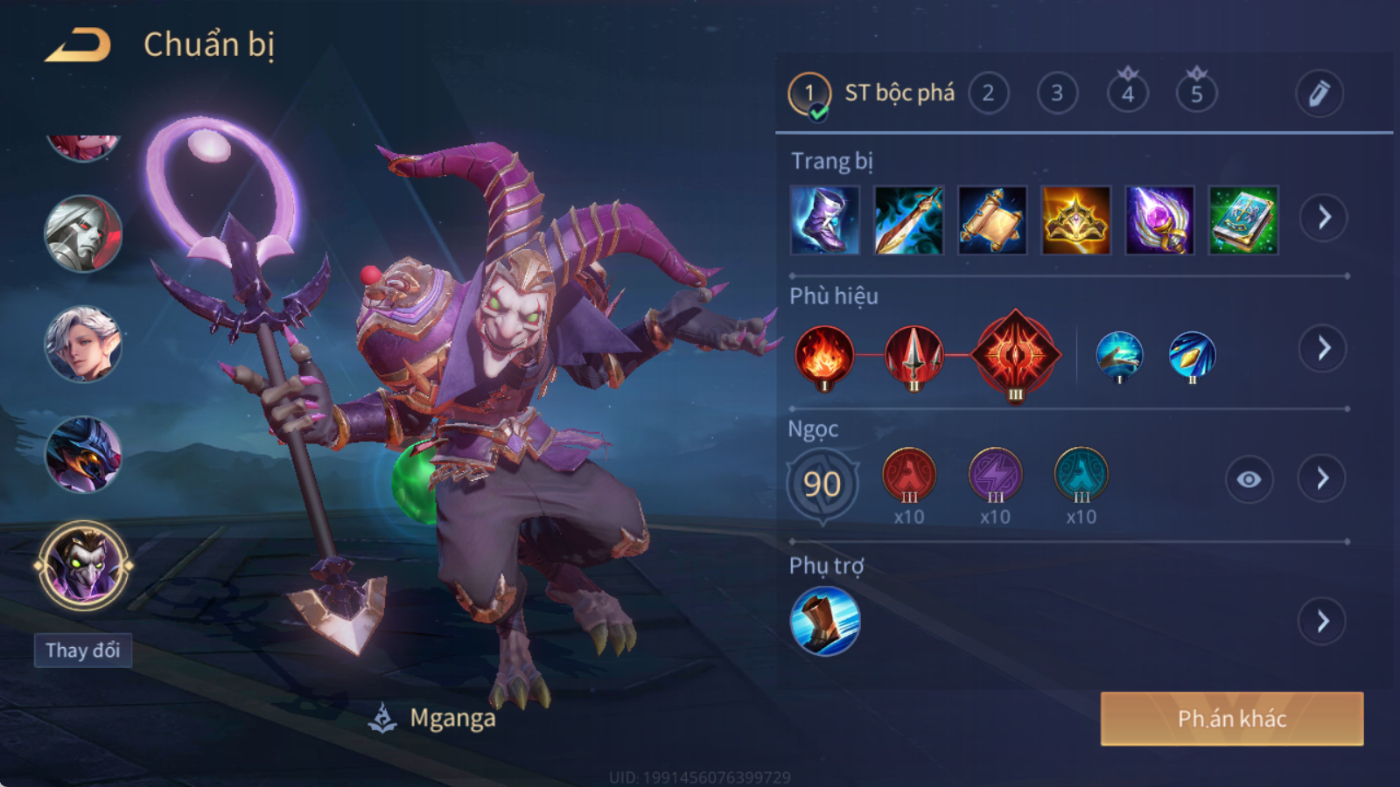Go back using the gold return arrow
The height and width of the screenshot is (787, 1400).
pyautogui.click(x=78, y=46)
